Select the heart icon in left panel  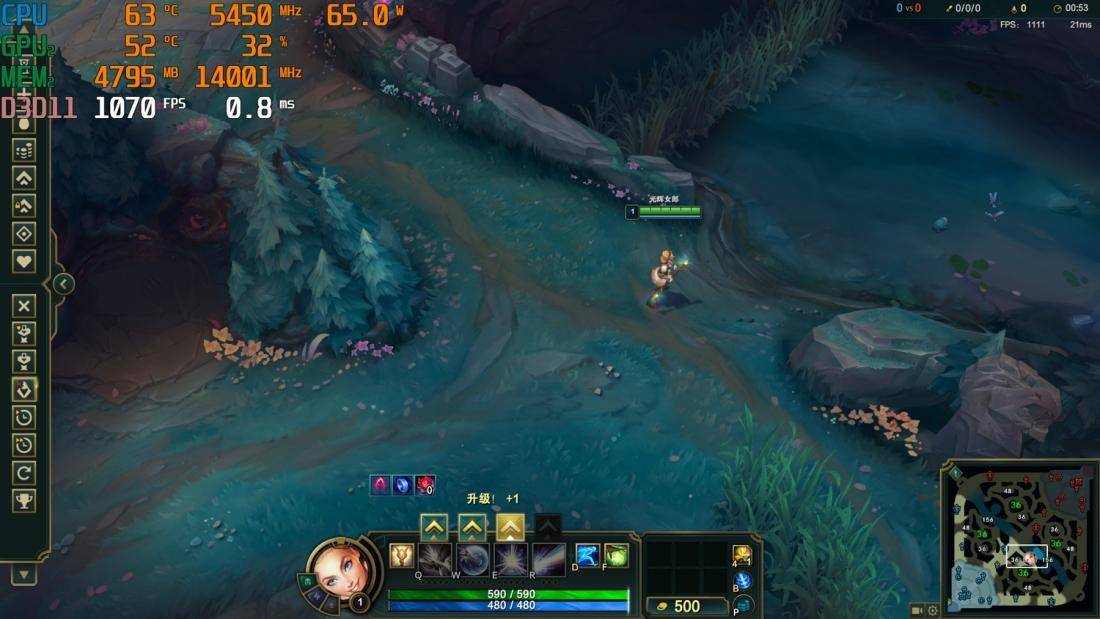(x=24, y=261)
